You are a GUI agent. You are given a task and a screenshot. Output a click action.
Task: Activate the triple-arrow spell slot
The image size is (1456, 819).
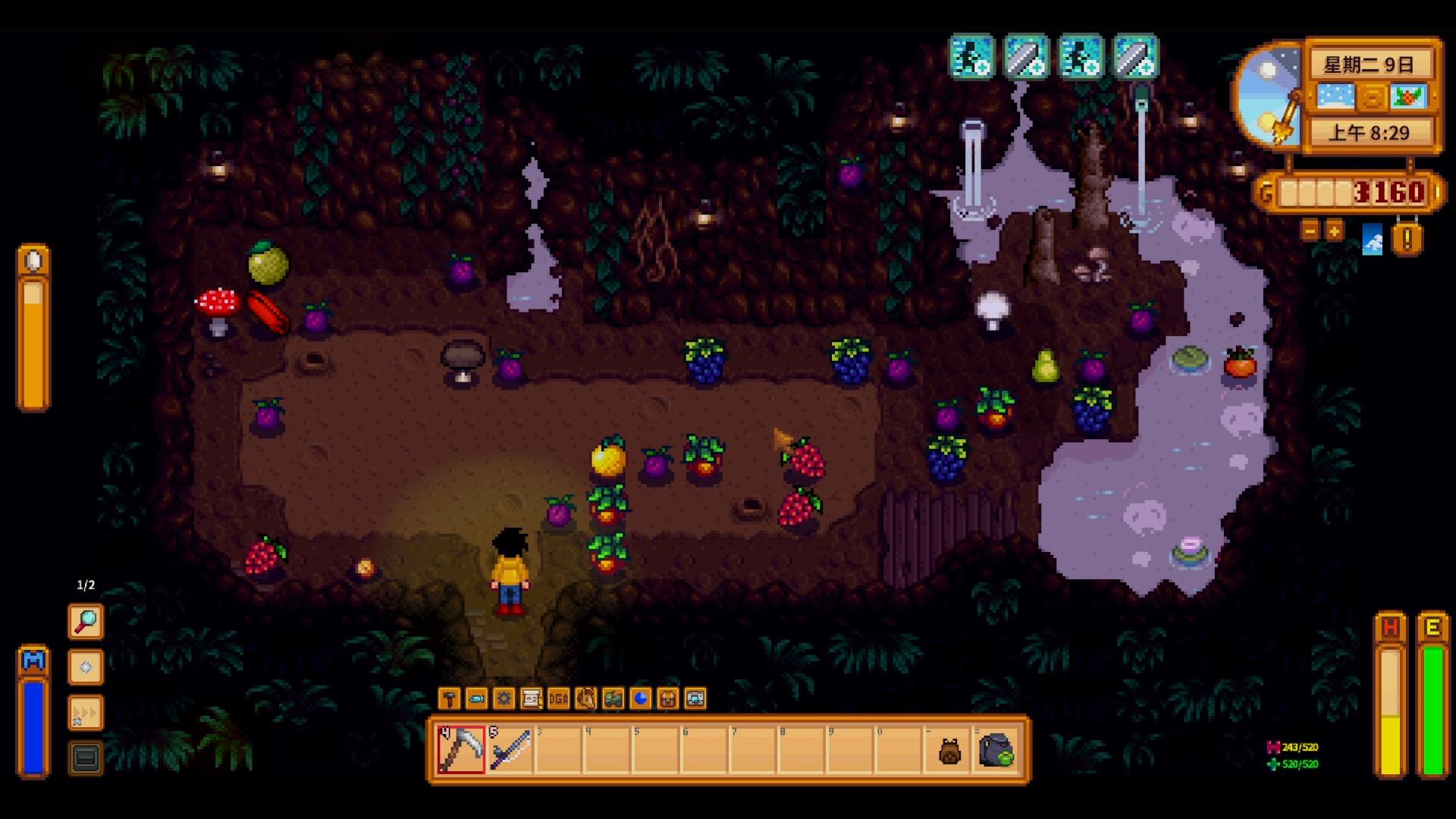point(86,713)
